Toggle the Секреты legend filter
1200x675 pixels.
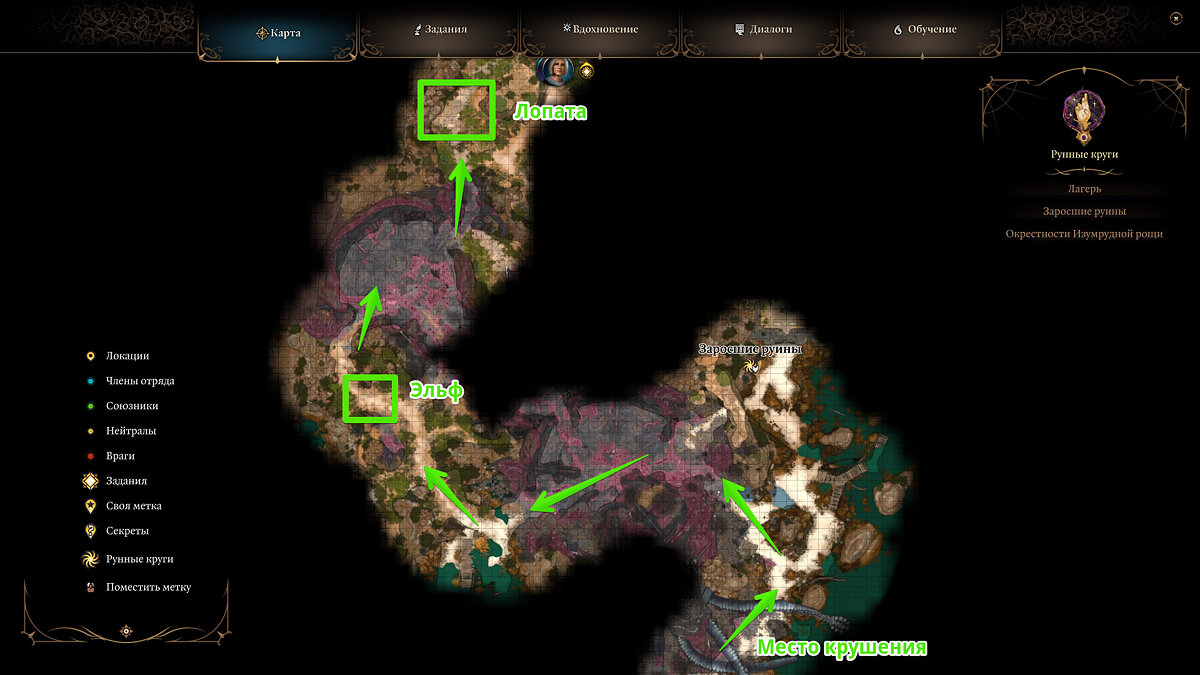click(x=127, y=531)
